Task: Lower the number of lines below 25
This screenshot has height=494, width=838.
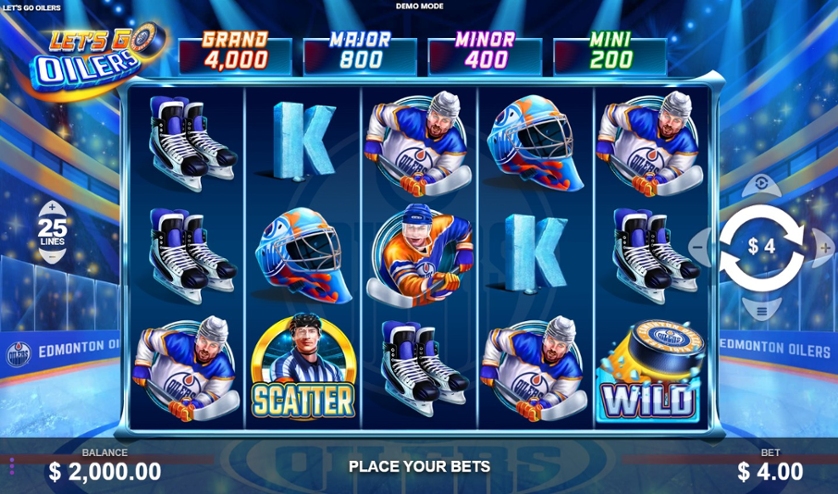Action: 51,256
